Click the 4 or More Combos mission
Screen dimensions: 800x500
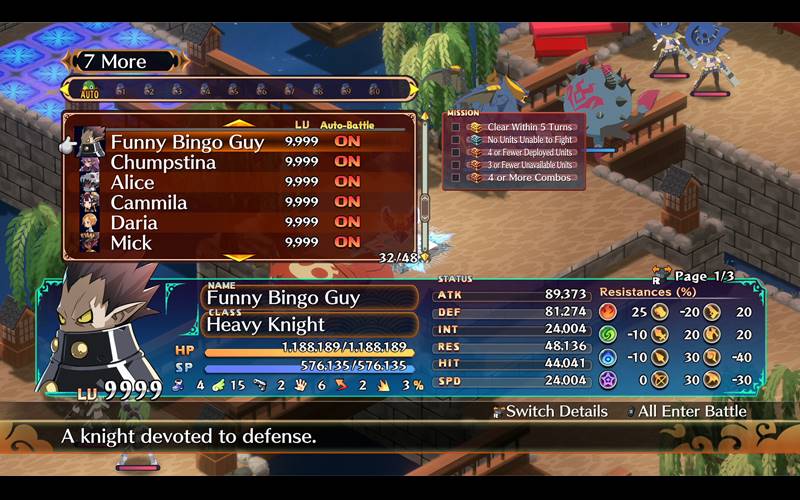click(529, 177)
